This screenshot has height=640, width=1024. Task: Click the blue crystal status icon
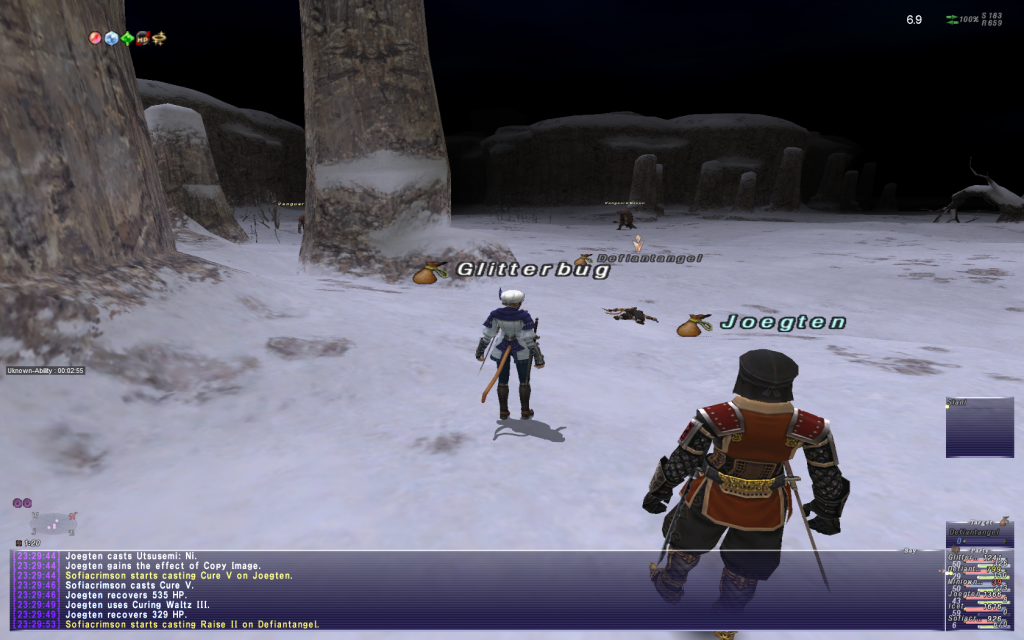coord(111,38)
